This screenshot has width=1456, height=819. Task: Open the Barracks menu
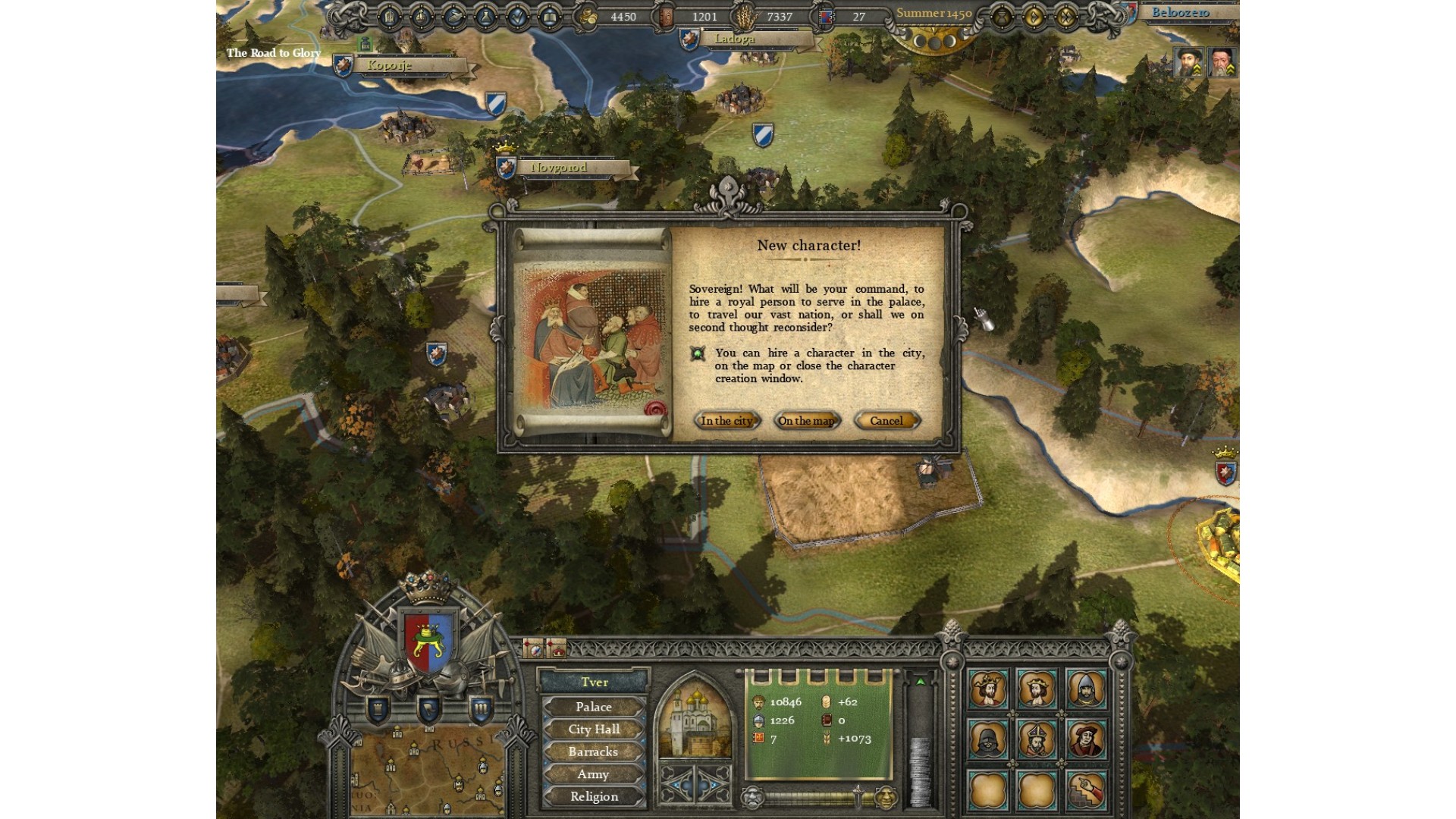(593, 752)
